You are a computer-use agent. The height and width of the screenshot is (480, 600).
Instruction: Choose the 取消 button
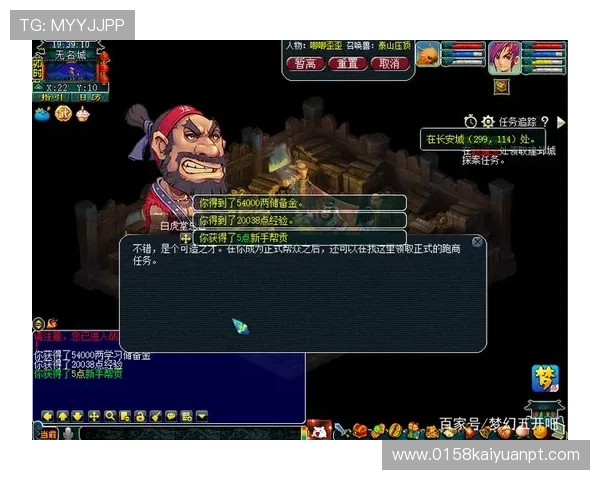pyautogui.click(x=390, y=63)
